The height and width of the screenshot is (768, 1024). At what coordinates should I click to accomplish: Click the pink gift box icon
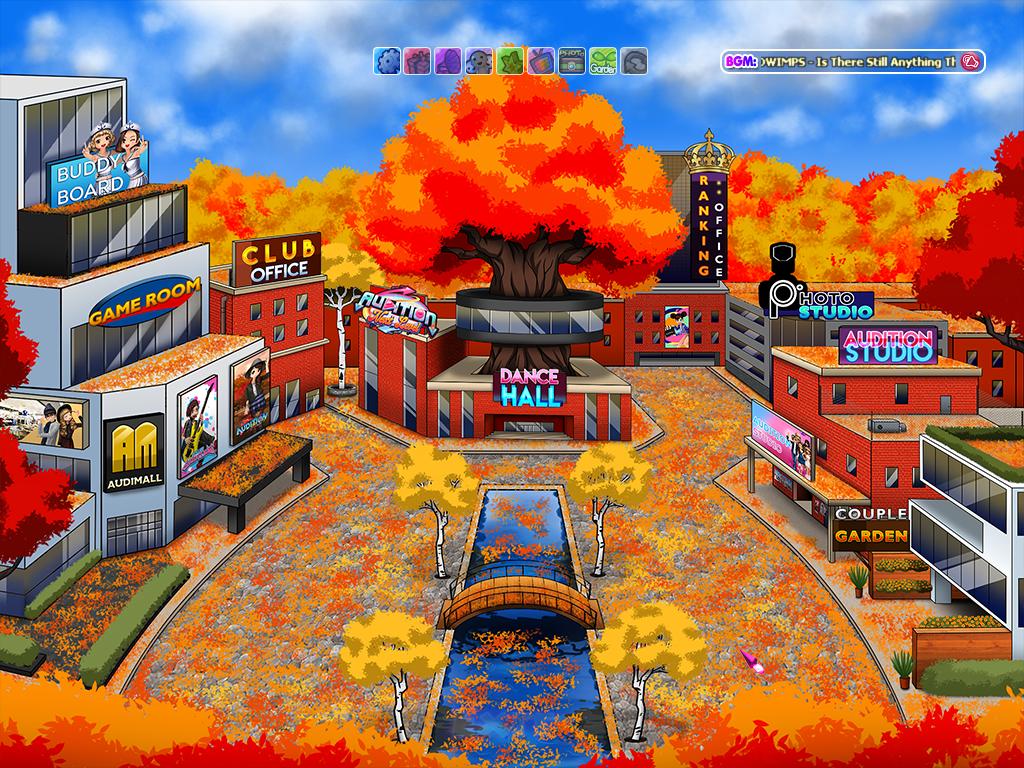(417, 61)
